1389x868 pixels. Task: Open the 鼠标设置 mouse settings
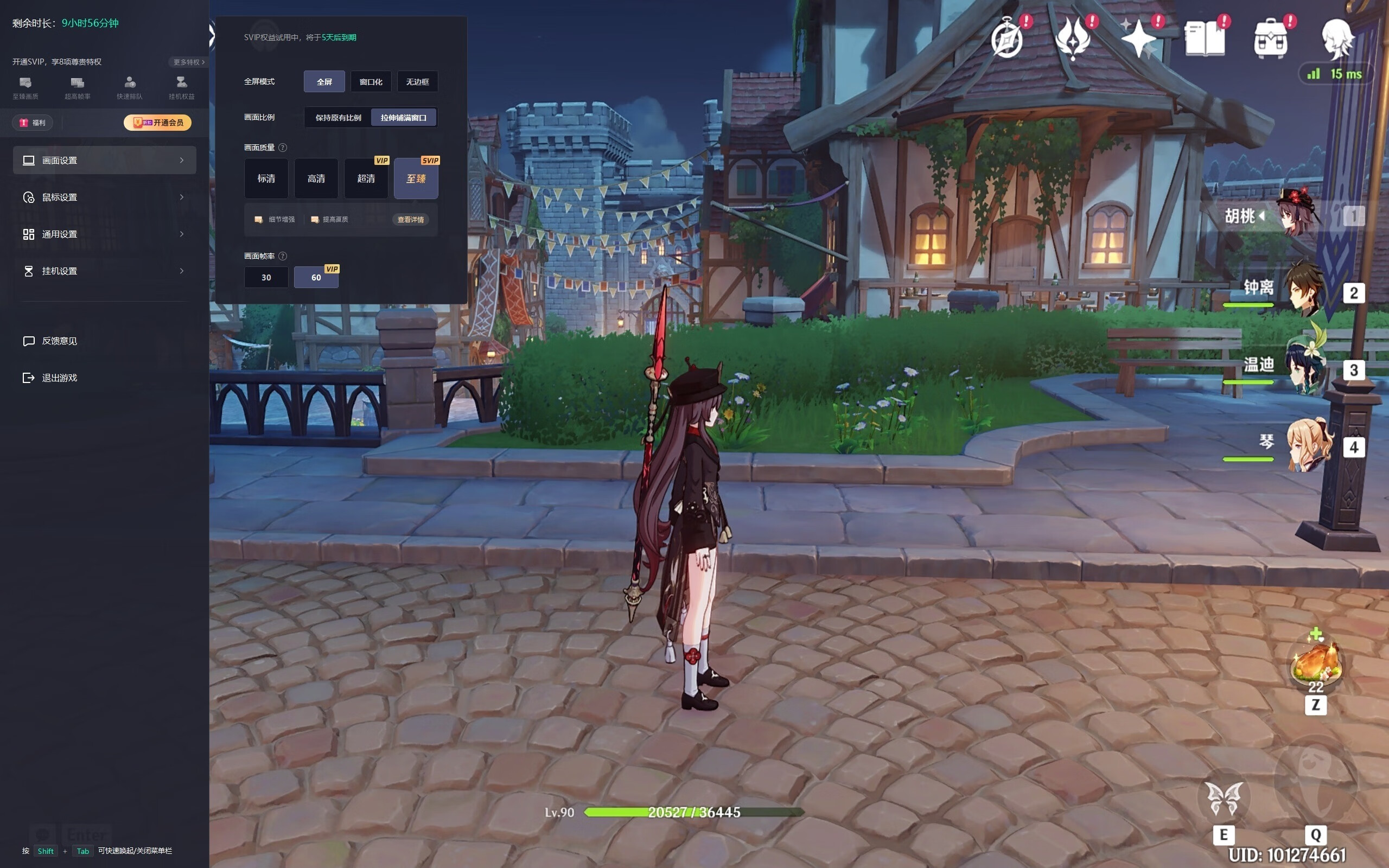104,197
